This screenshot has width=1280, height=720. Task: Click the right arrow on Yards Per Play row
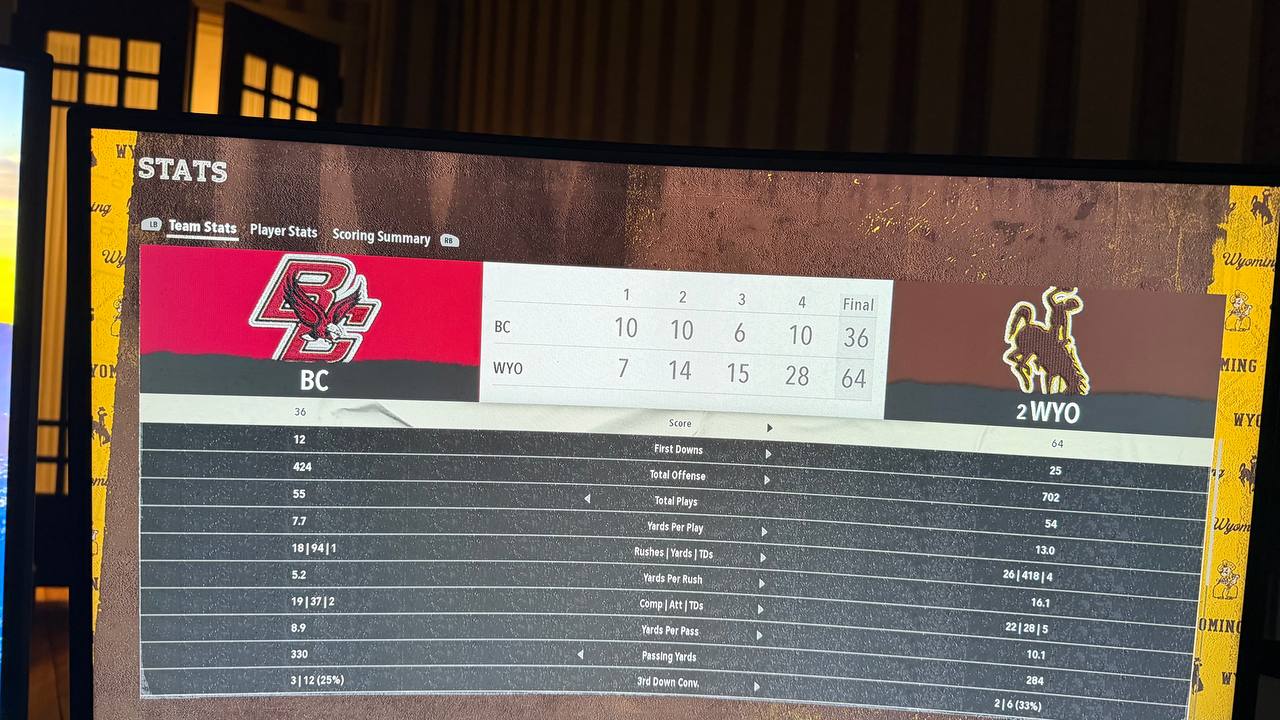[x=763, y=529]
